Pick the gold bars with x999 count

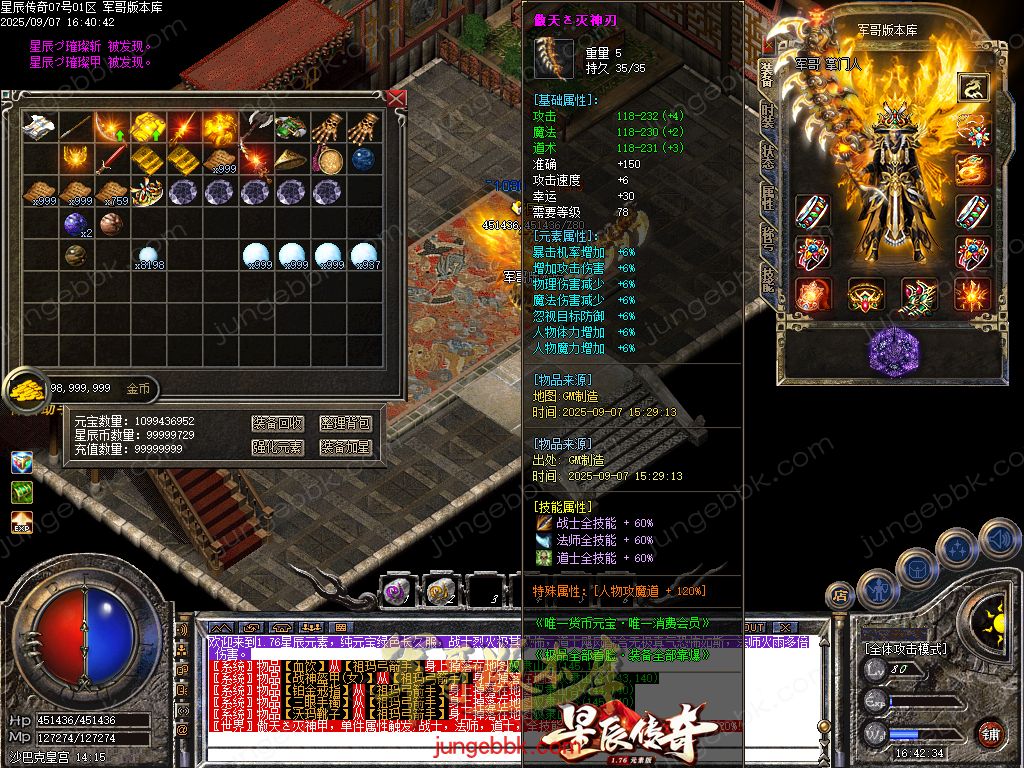(220, 159)
